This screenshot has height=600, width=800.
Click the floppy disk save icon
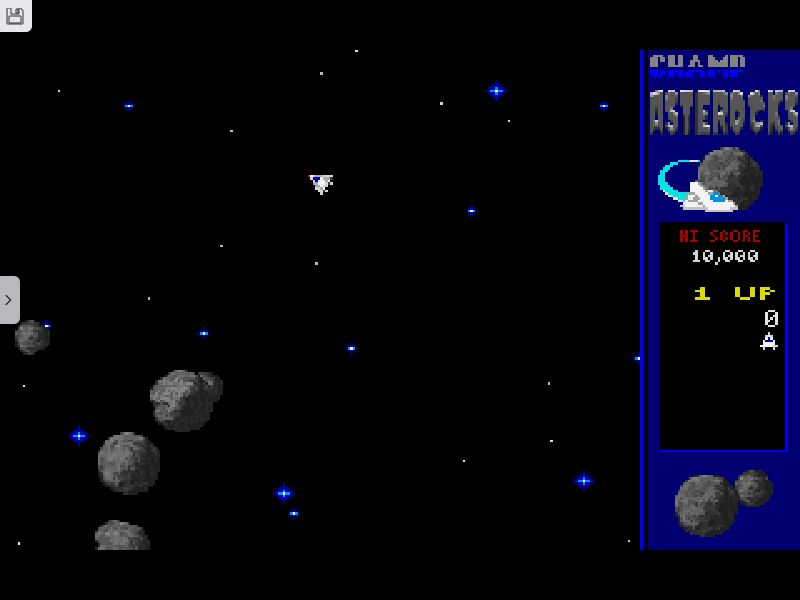[15, 15]
